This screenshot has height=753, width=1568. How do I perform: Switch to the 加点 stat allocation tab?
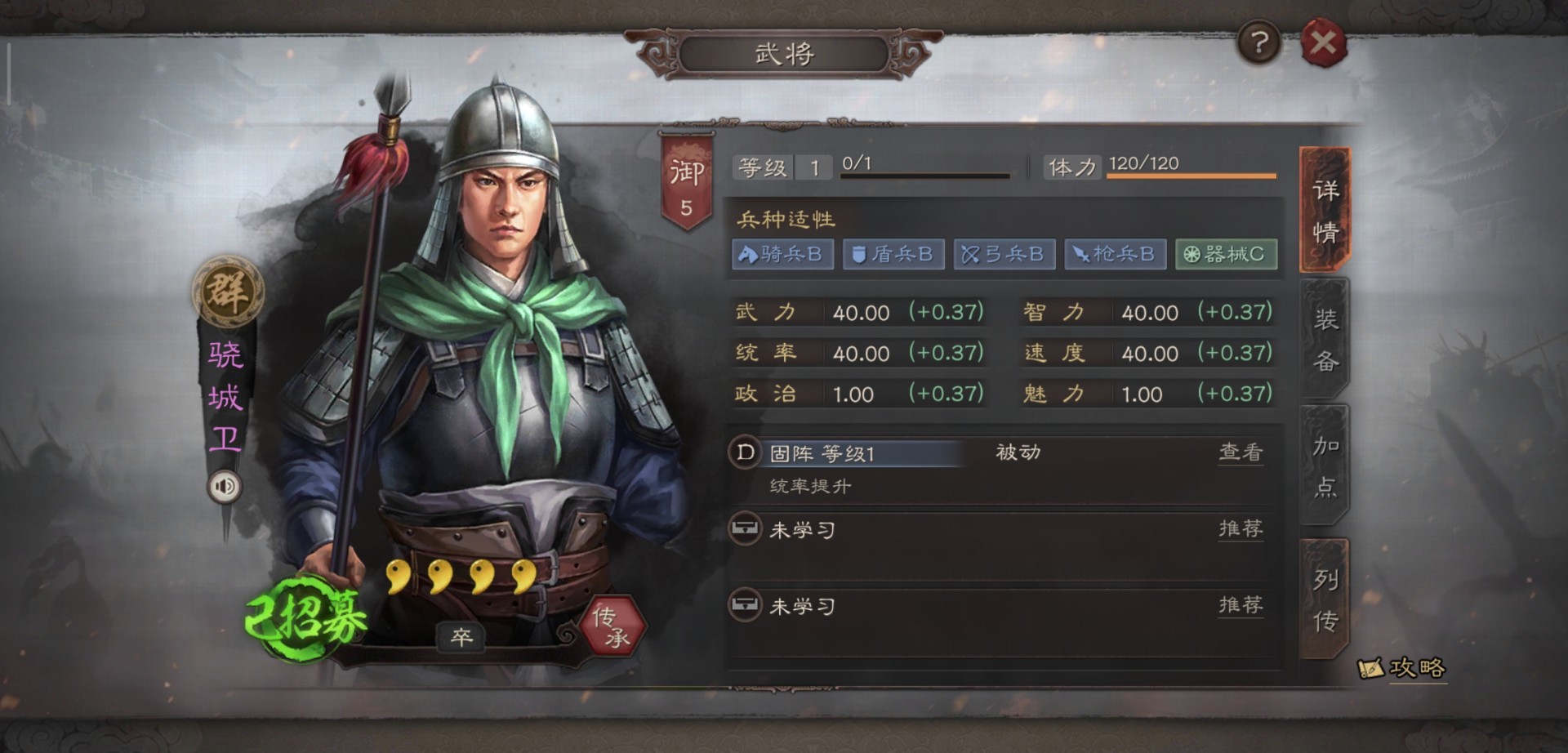tap(1325, 466)
